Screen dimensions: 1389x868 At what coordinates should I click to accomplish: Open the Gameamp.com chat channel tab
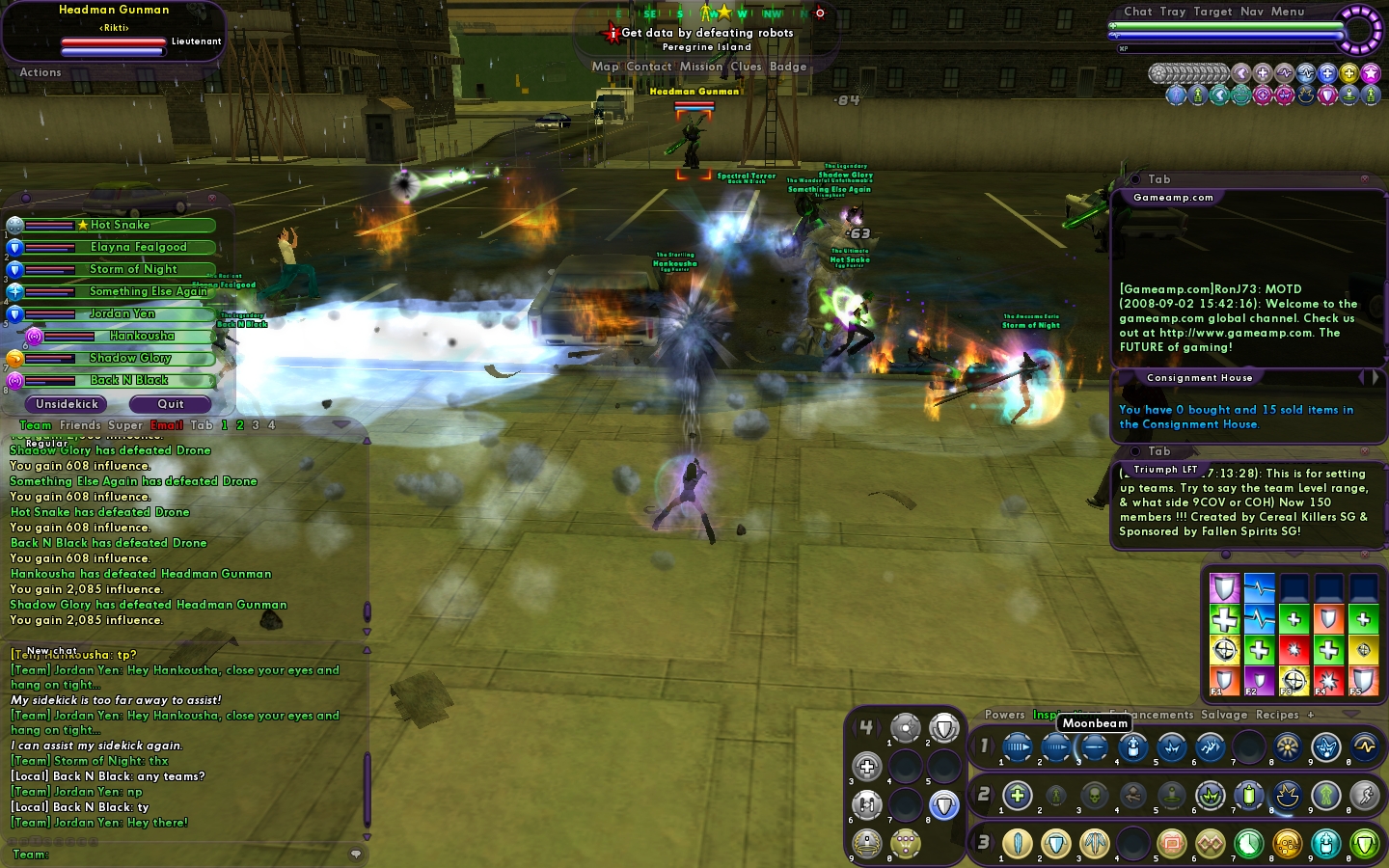click(1173, 198)
